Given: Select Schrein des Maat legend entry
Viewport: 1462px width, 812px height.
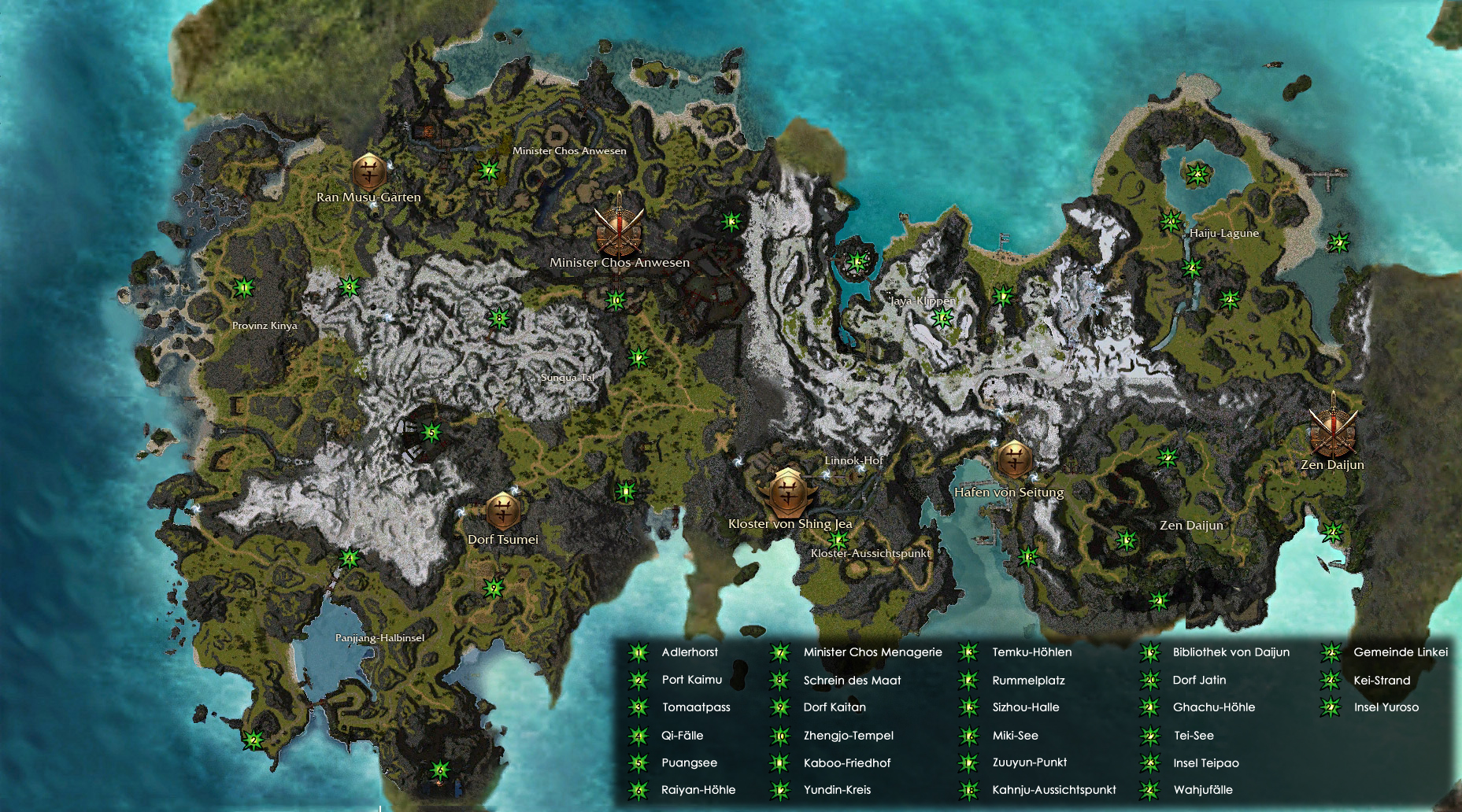Looking at the screenshot, I should pyautogui.click(x=852, y=681).
